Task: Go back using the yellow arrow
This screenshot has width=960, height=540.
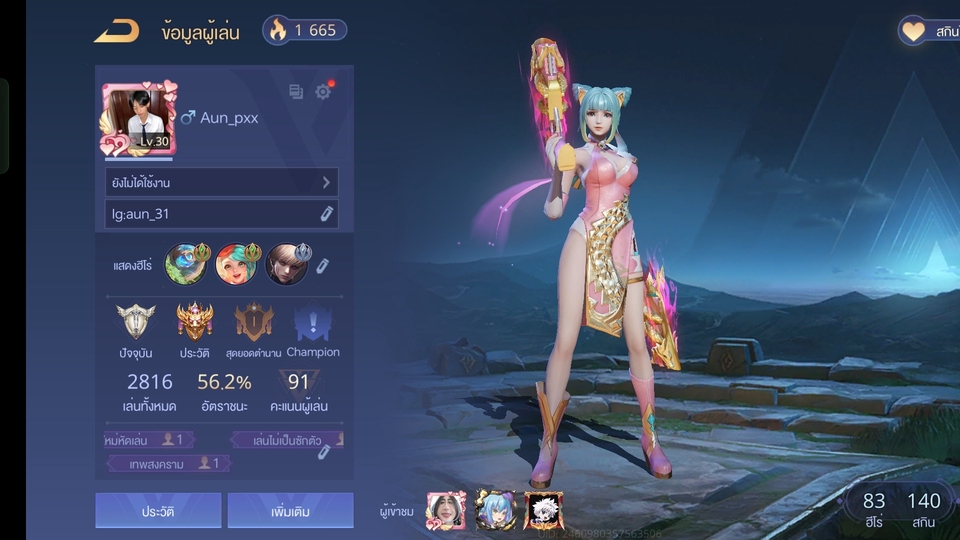Action: pos(116,31)
